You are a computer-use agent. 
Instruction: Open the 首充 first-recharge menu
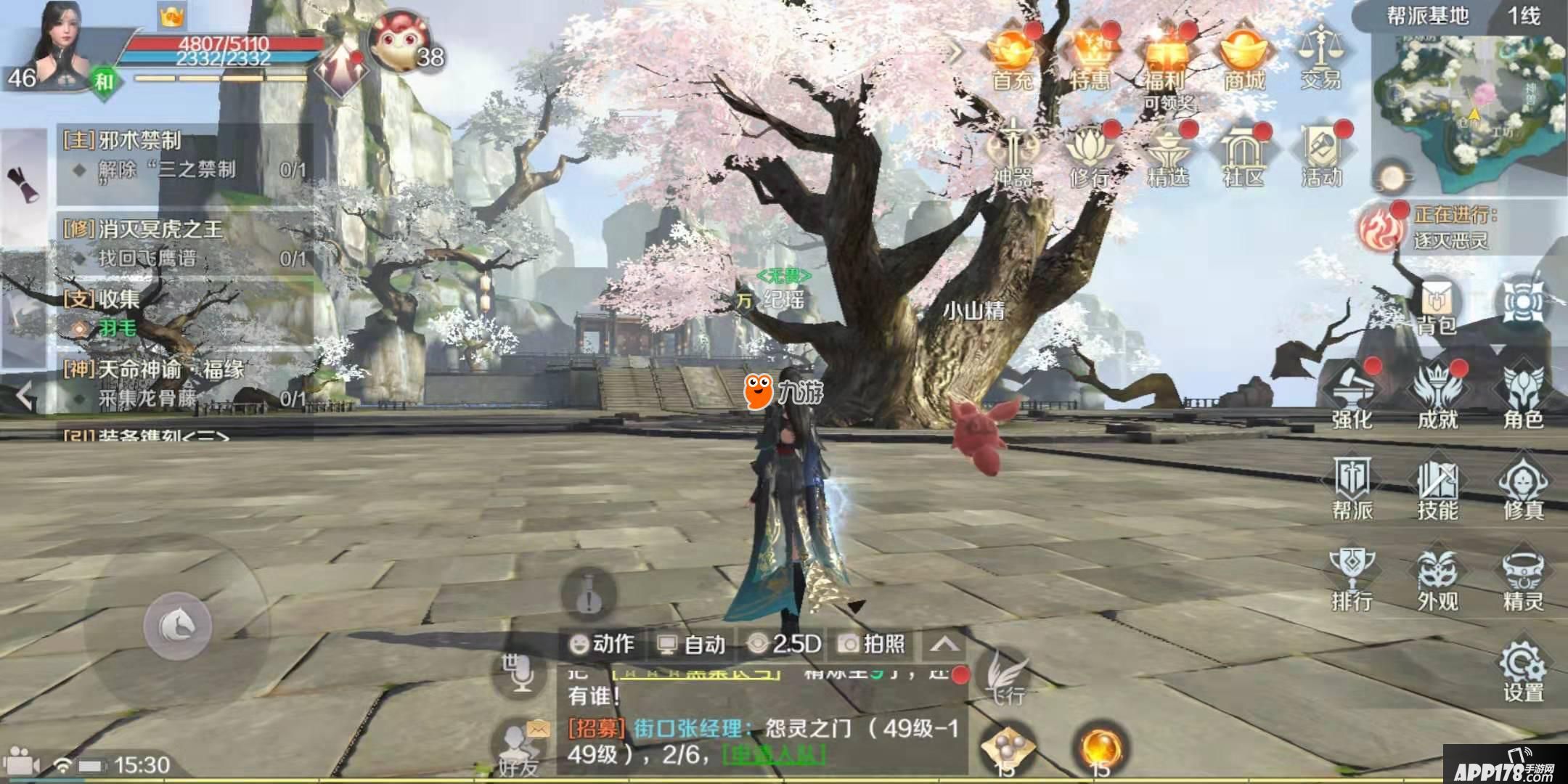pyautogui.click(x=1012, y=57)
